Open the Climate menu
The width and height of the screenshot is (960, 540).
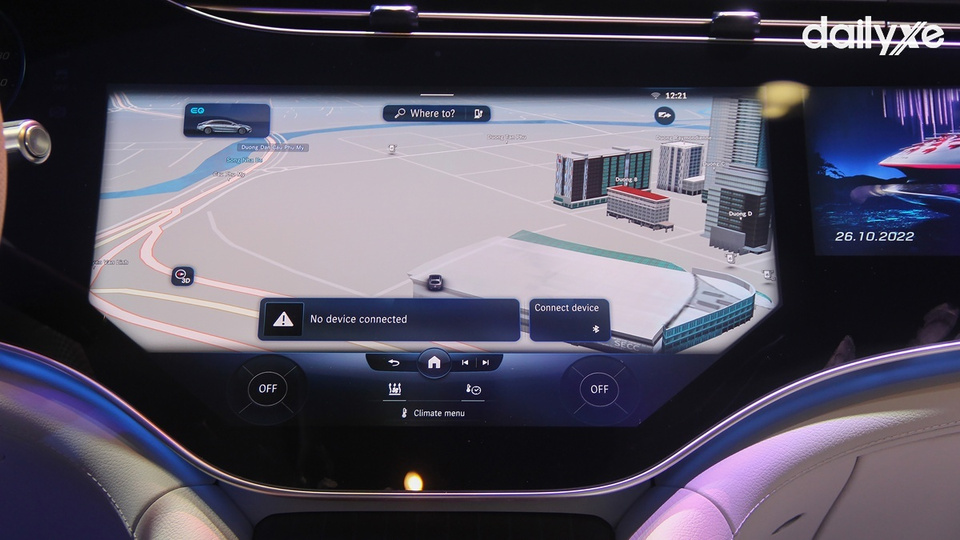433,413
